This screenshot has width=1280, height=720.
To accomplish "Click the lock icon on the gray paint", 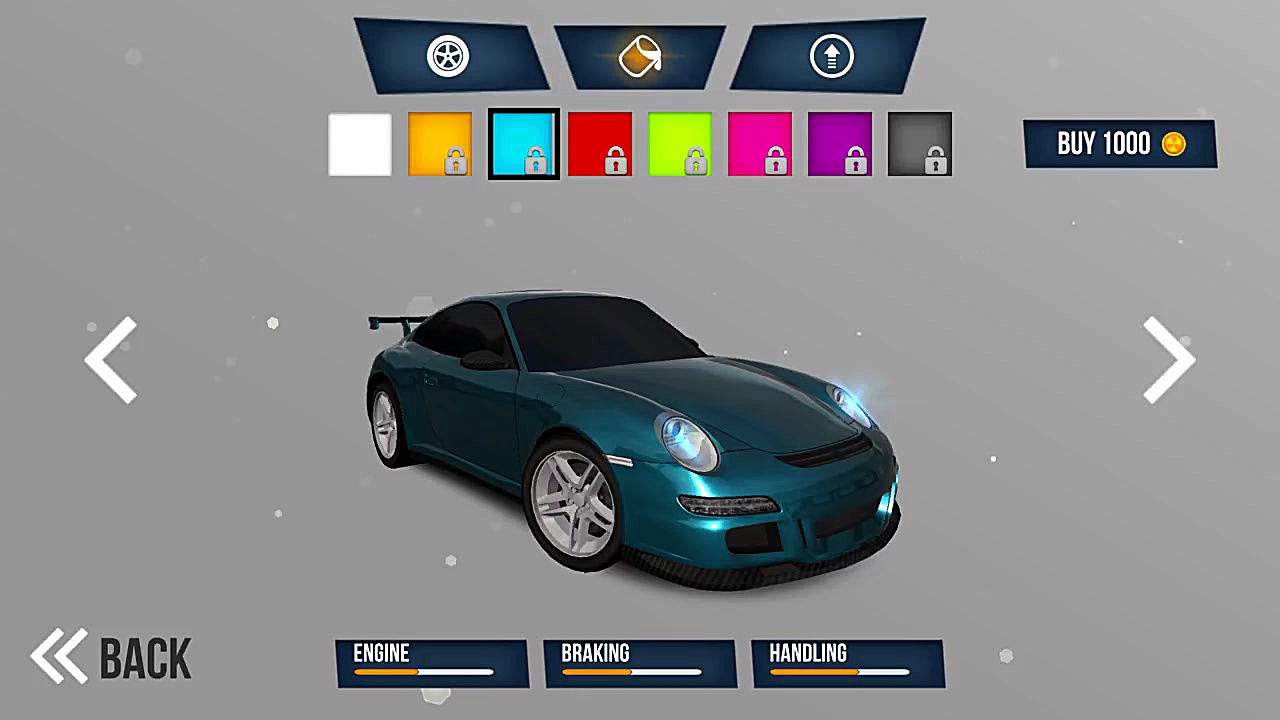I will [x=935, y=159].
